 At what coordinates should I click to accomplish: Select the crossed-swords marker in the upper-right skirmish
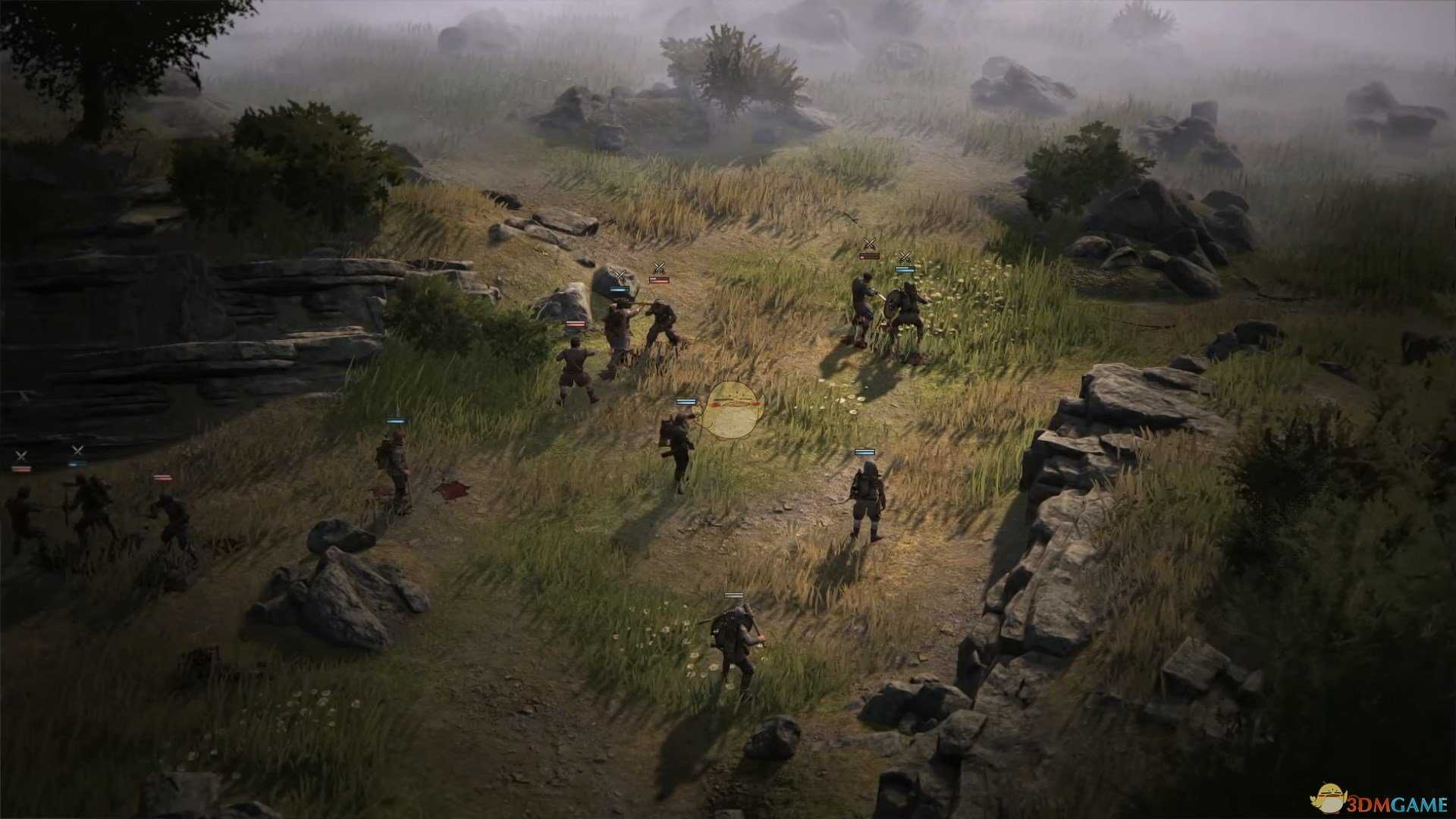869,244
